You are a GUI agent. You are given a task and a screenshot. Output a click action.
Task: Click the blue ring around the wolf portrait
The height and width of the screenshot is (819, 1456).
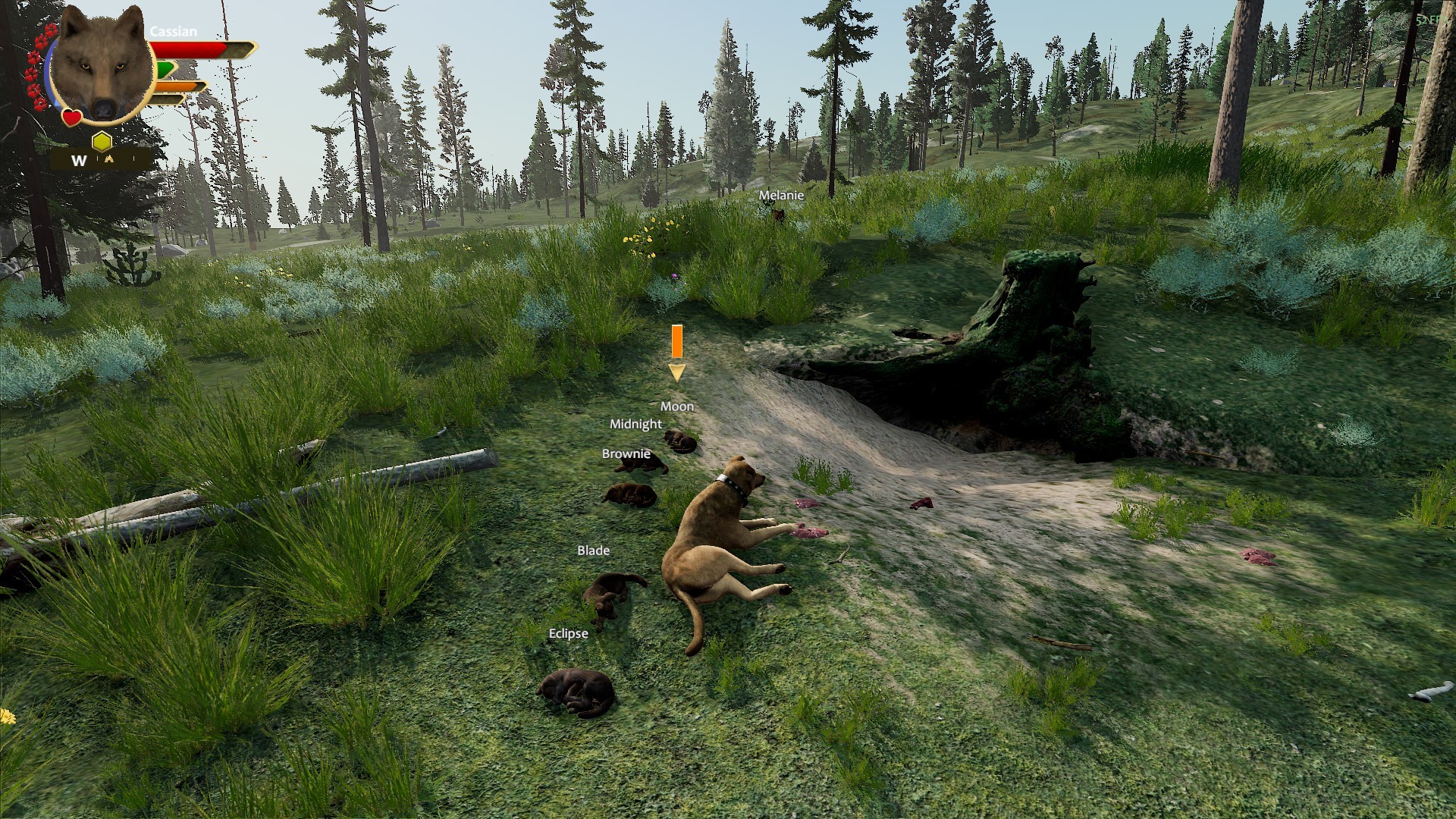[x=49, y=74]
